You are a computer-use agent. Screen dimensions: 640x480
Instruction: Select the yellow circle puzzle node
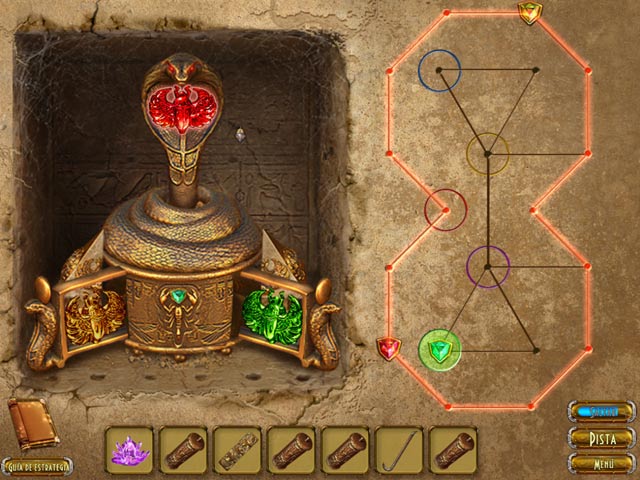coord(488,153)
